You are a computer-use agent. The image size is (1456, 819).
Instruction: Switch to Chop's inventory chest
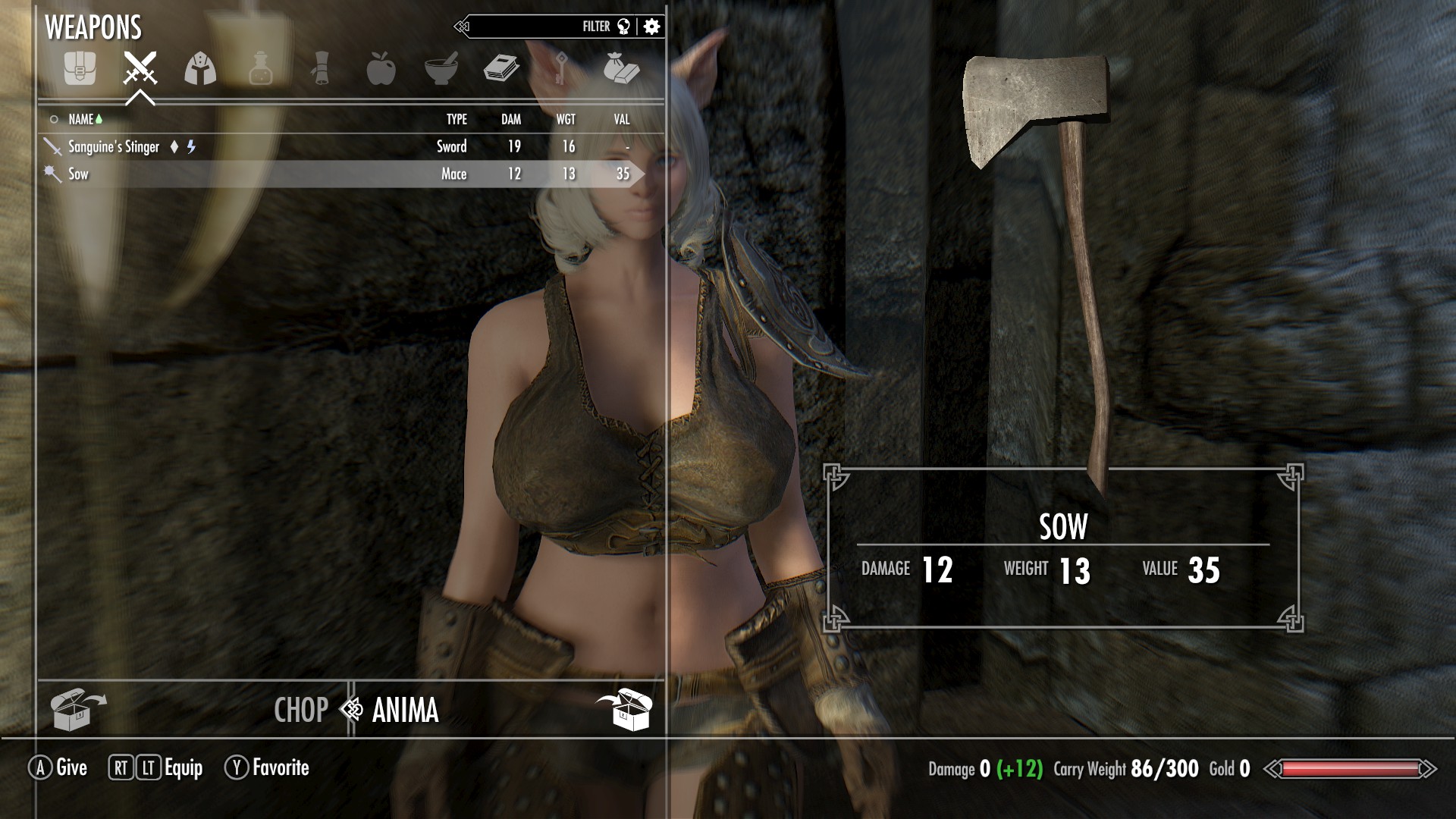(77, 709)
